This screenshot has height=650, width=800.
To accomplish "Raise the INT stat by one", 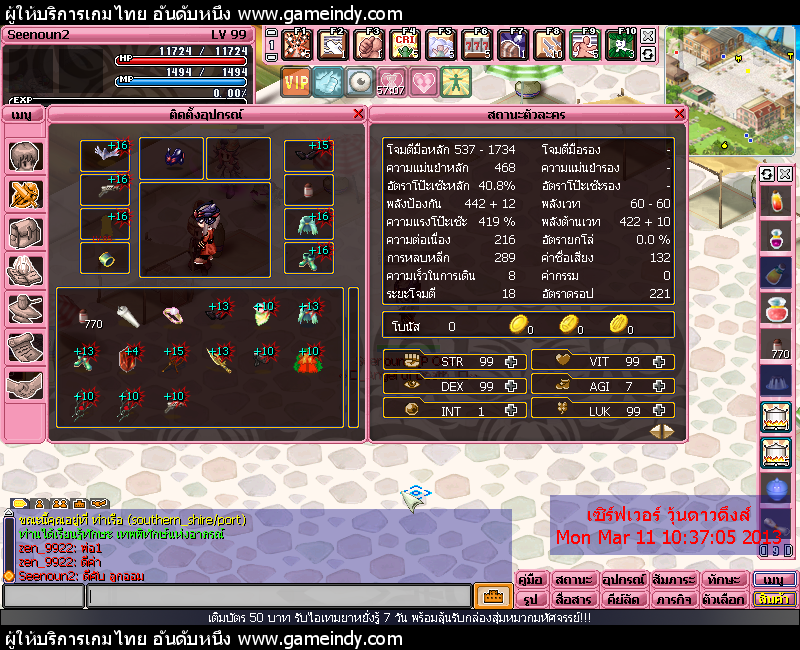I will 511,408.
